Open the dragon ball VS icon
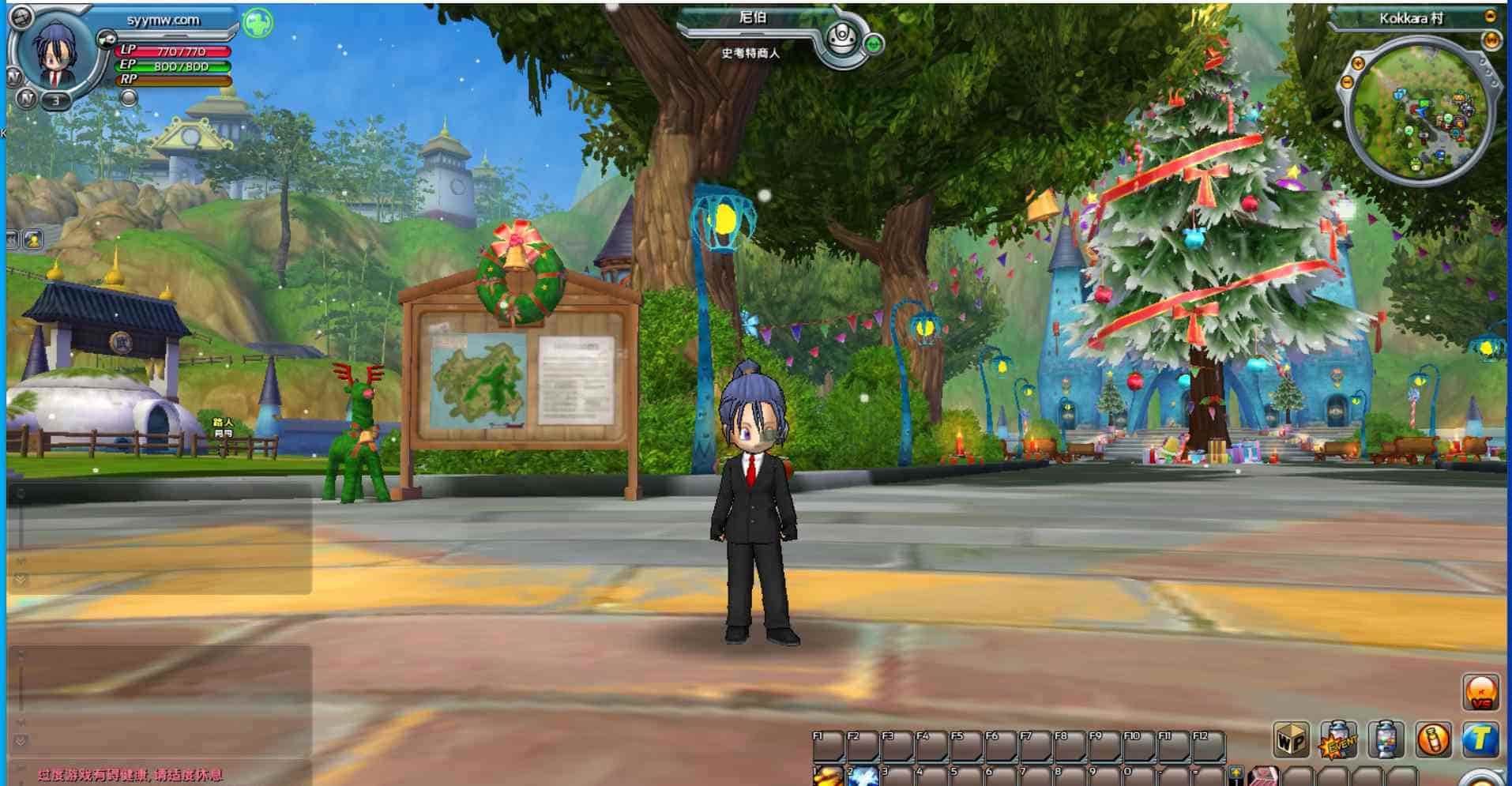 [x=1480, y=692]
